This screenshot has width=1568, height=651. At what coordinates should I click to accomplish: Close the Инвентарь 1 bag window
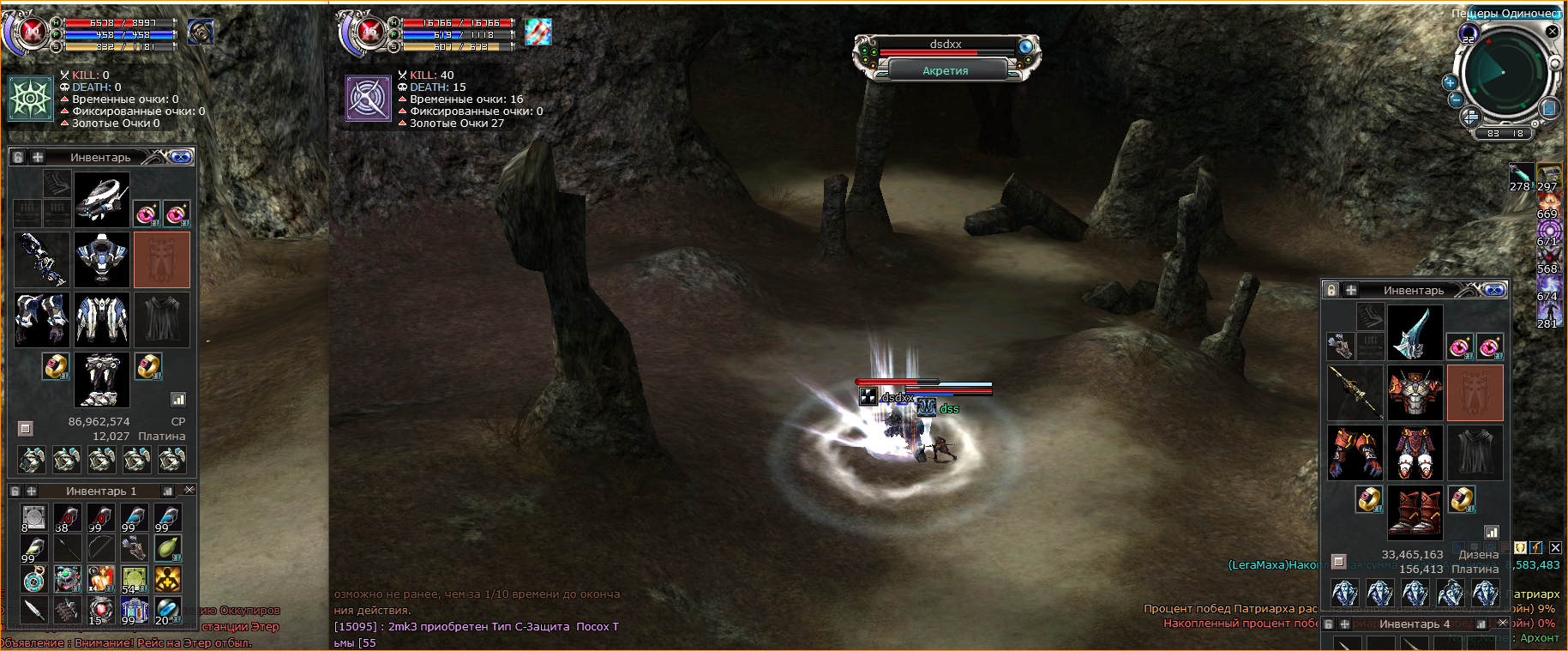[189, 490]
